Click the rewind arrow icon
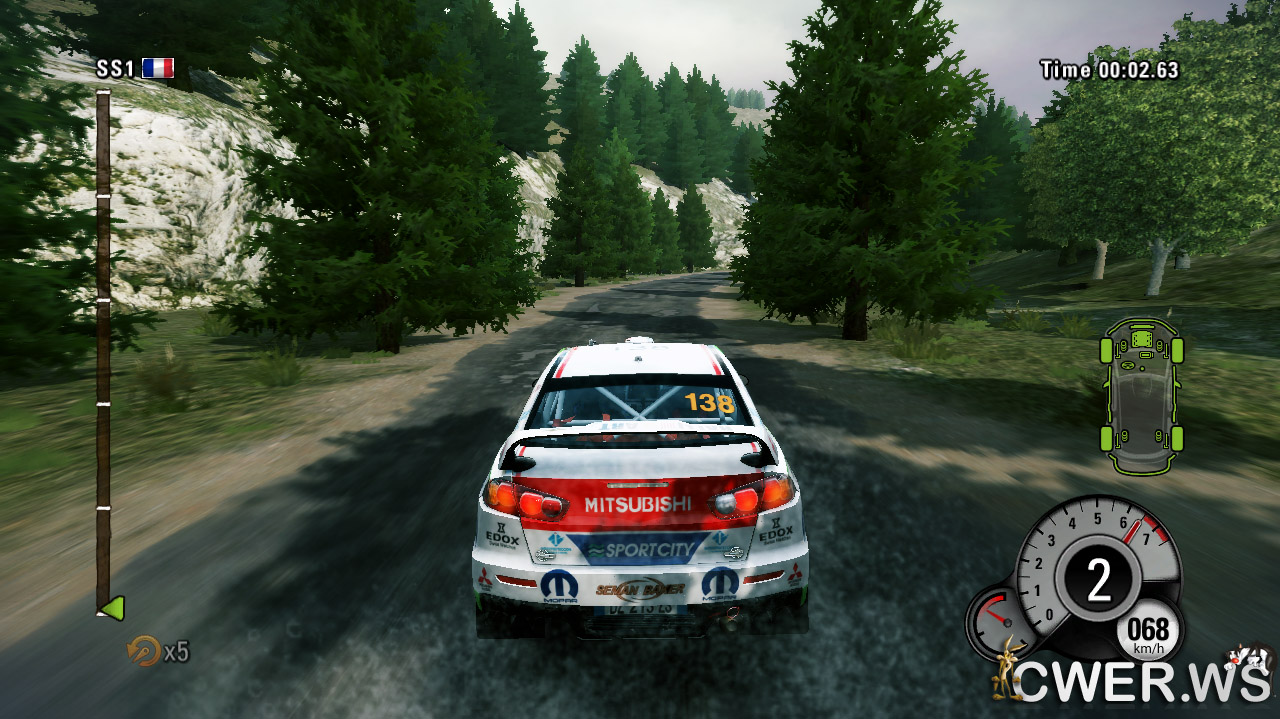 click(143, 651)
